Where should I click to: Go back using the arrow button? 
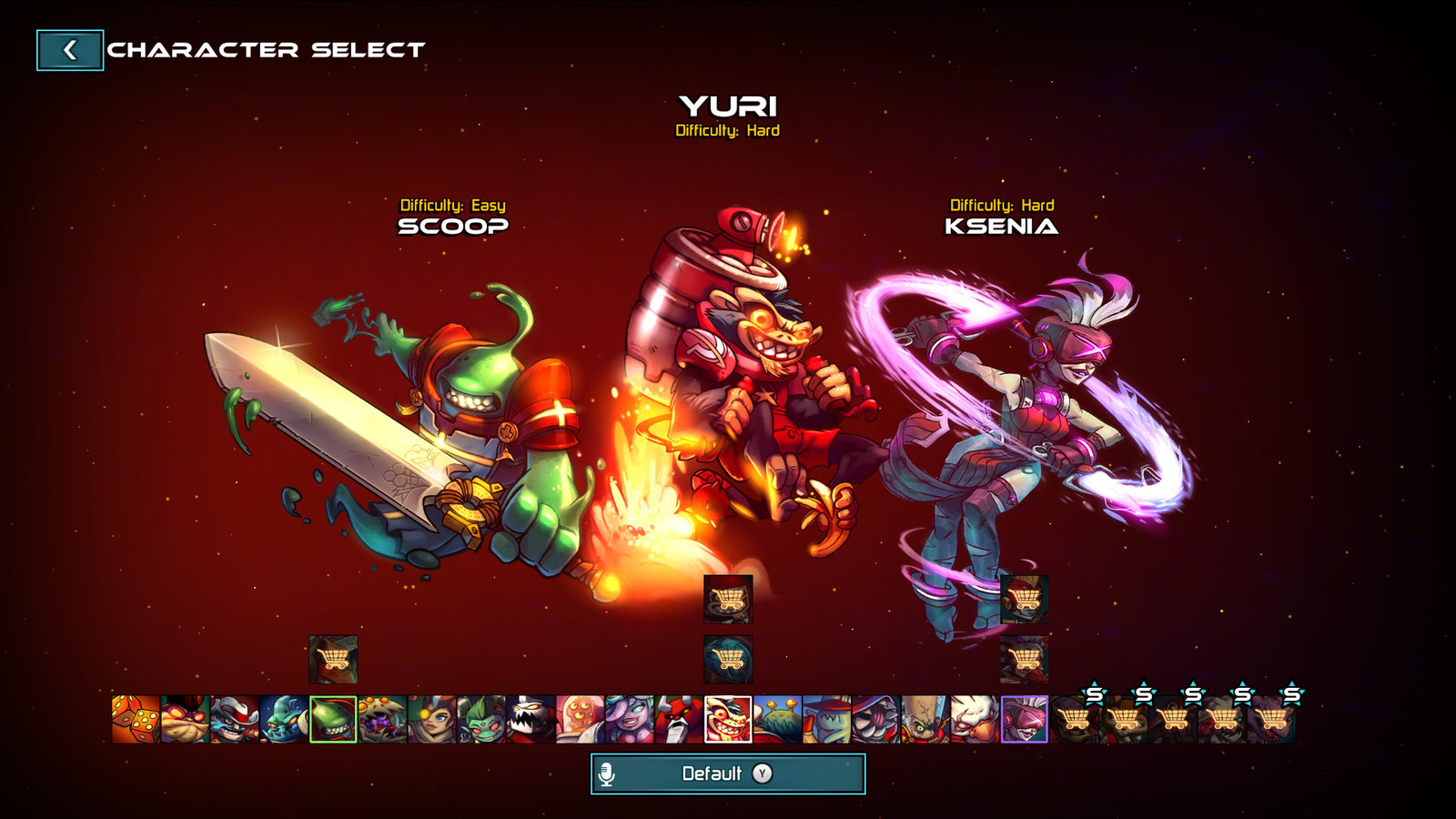pyautogui.click(x=69, y=50)
